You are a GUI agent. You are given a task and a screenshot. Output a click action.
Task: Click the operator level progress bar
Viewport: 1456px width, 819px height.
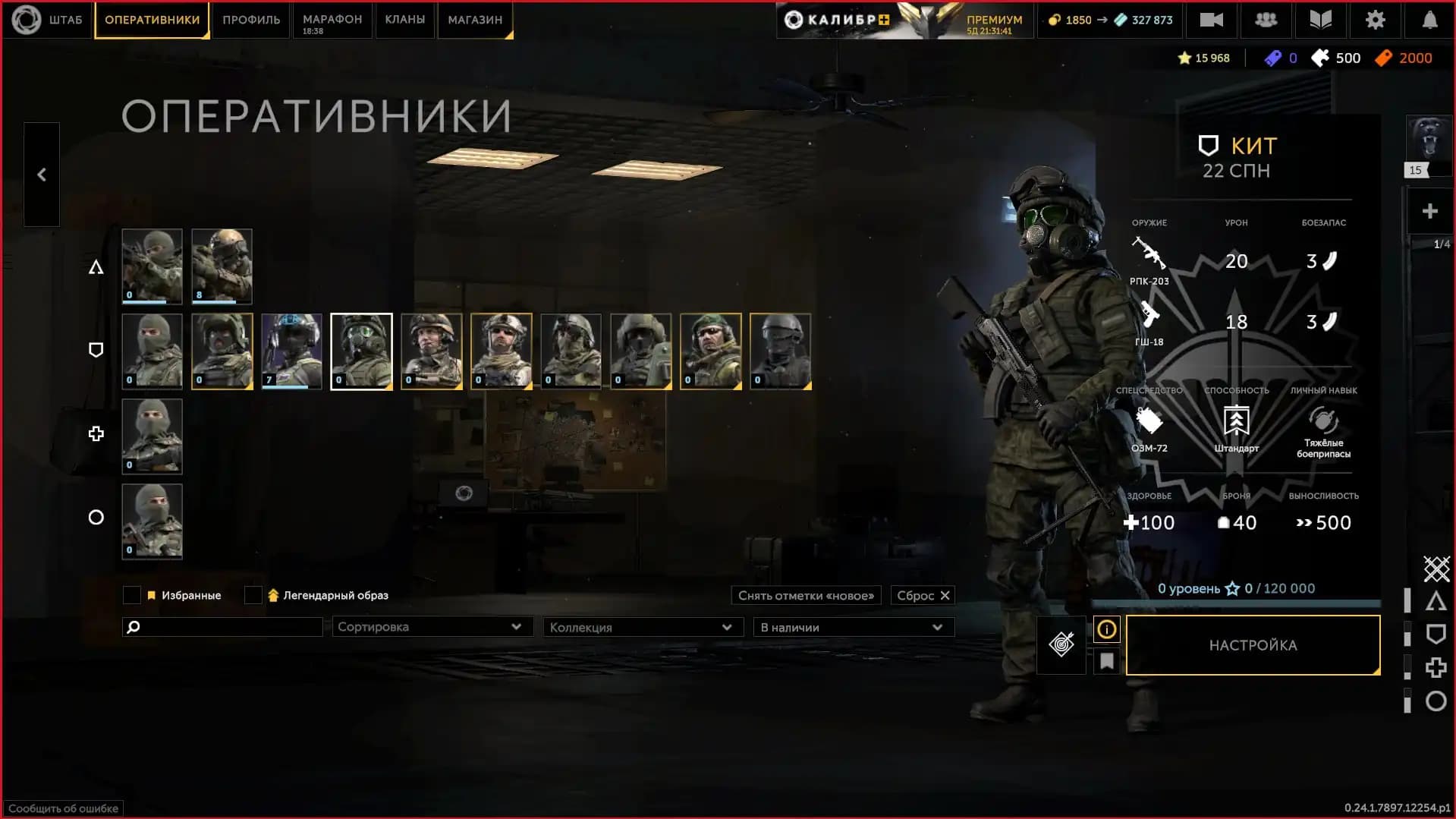point(1237,602)
